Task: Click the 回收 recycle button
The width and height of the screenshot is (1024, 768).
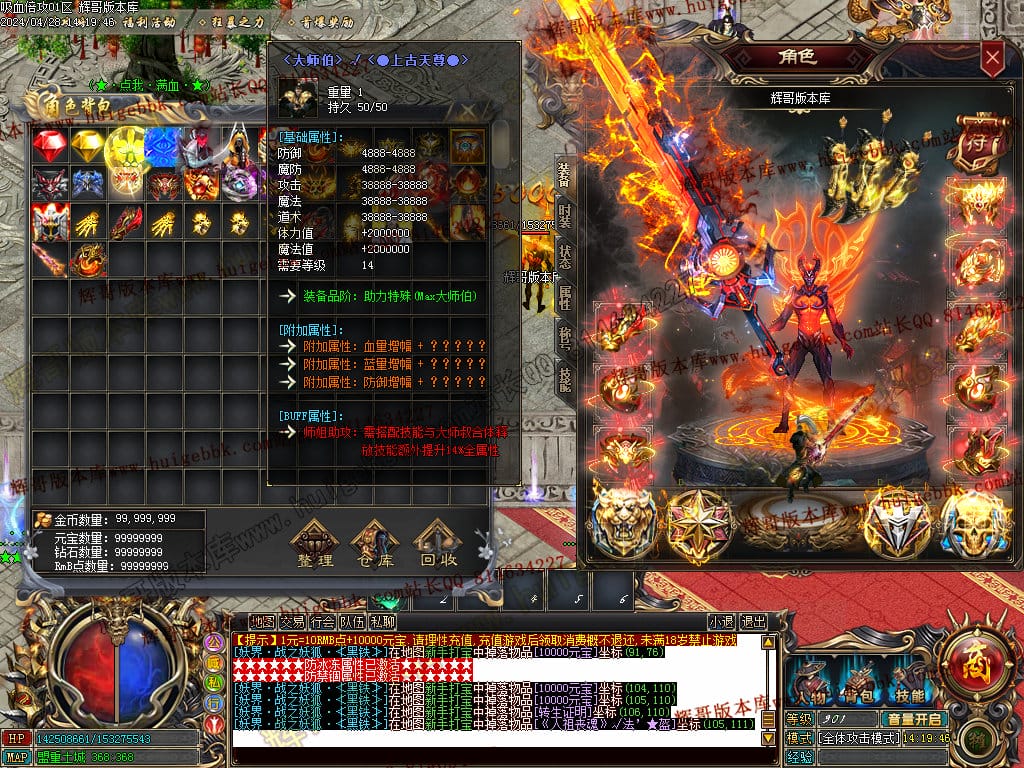Action: pos(438,547)
